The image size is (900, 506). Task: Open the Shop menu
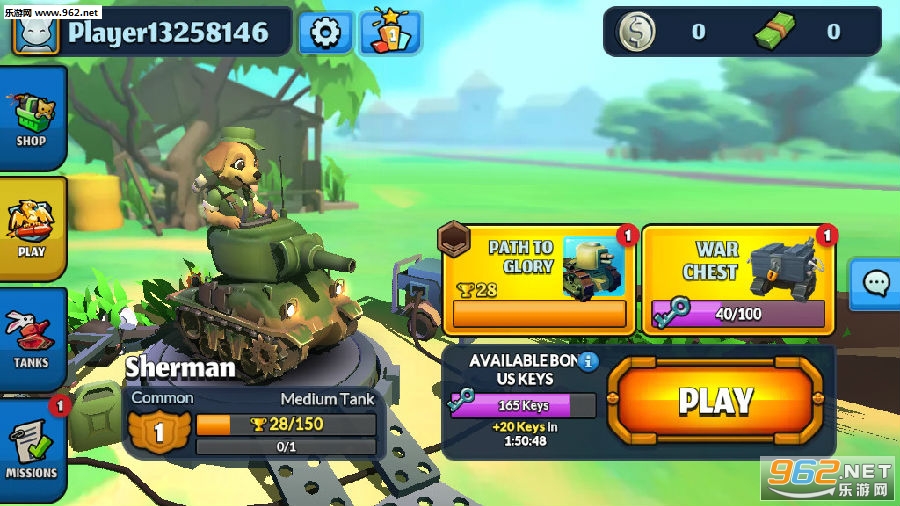pyautogui.click(x=32, y=119)
